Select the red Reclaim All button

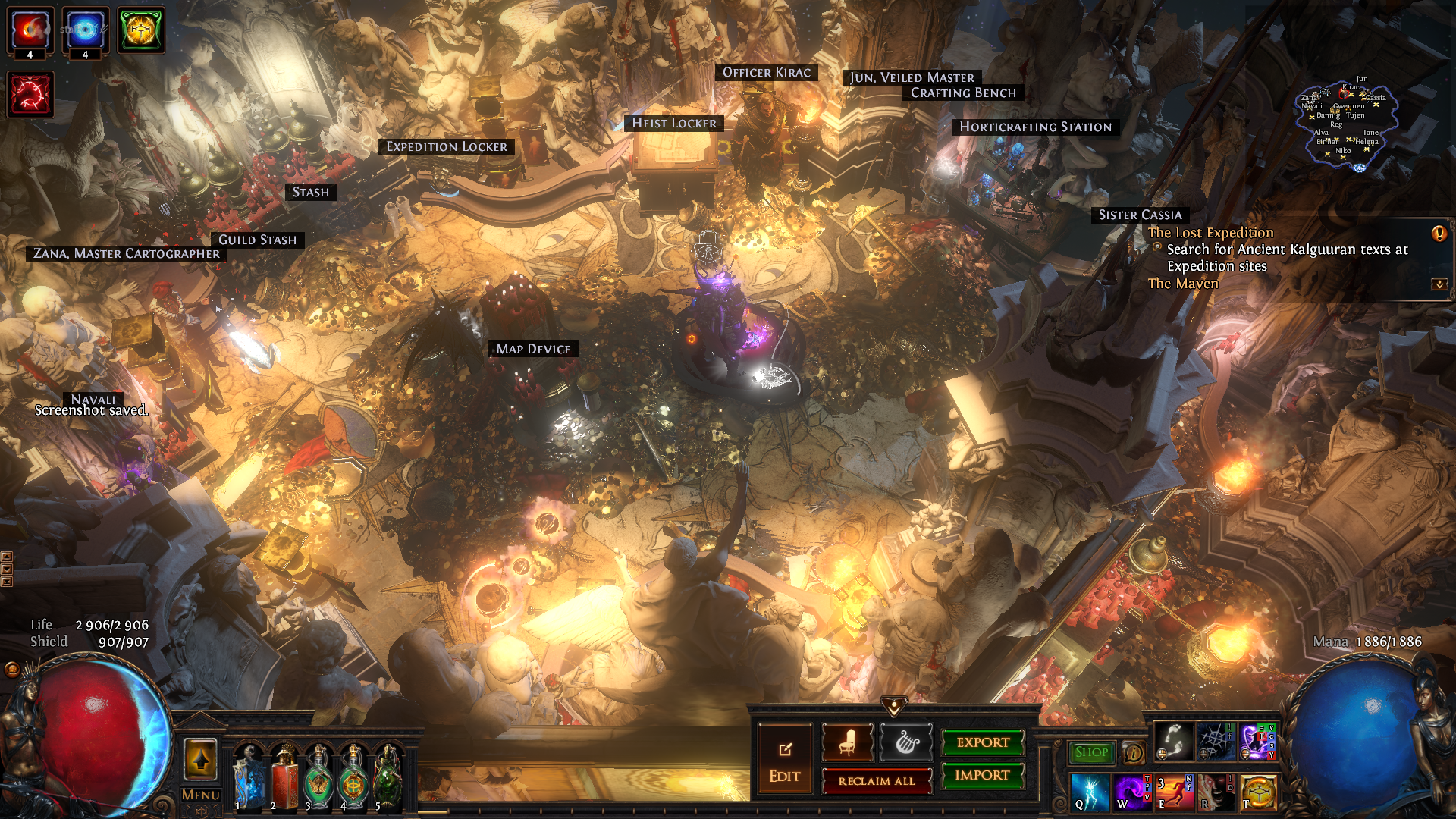(876, 781)
